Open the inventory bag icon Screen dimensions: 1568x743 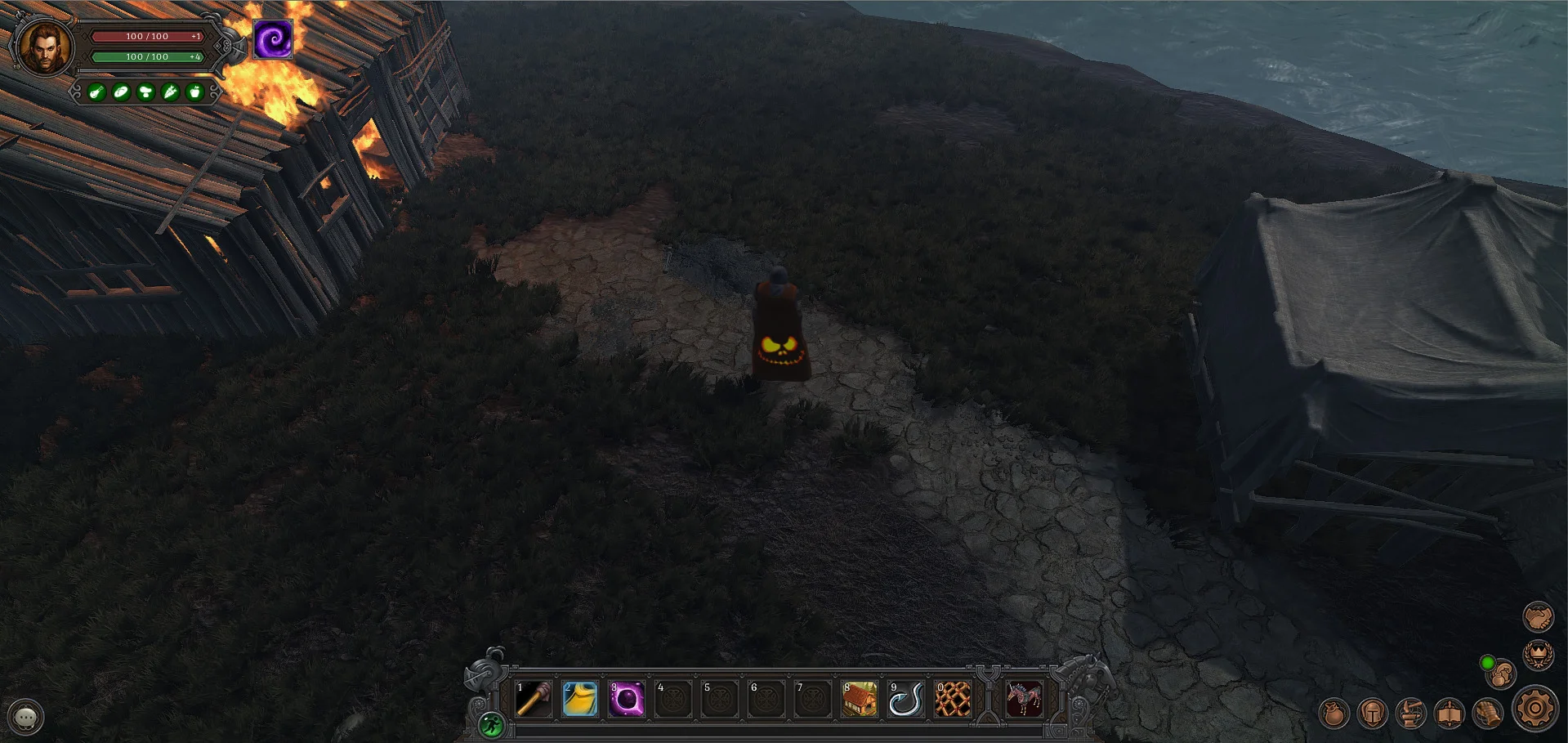point(1333,714)
